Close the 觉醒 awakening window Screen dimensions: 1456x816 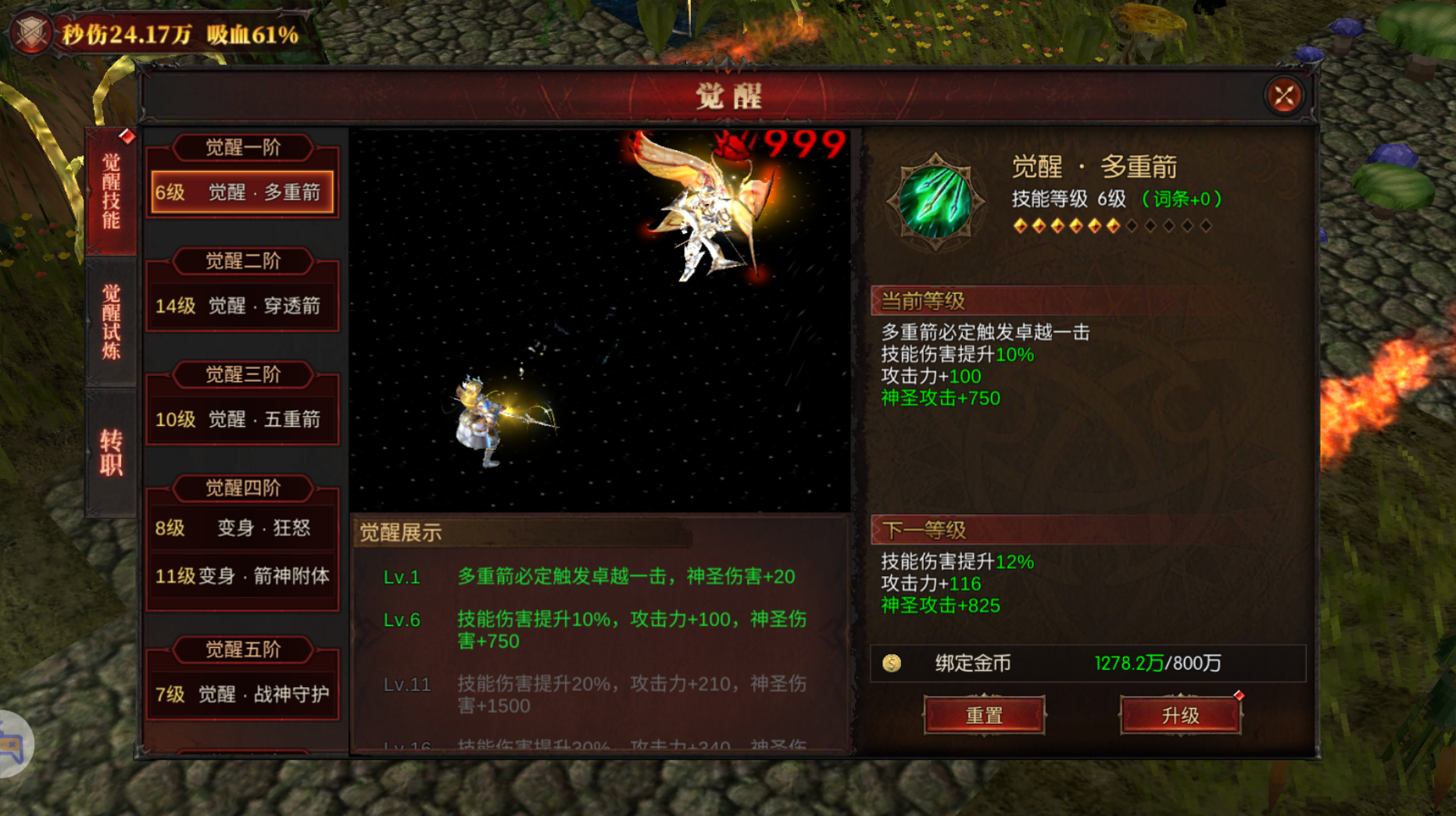[x=1283, y=96]
